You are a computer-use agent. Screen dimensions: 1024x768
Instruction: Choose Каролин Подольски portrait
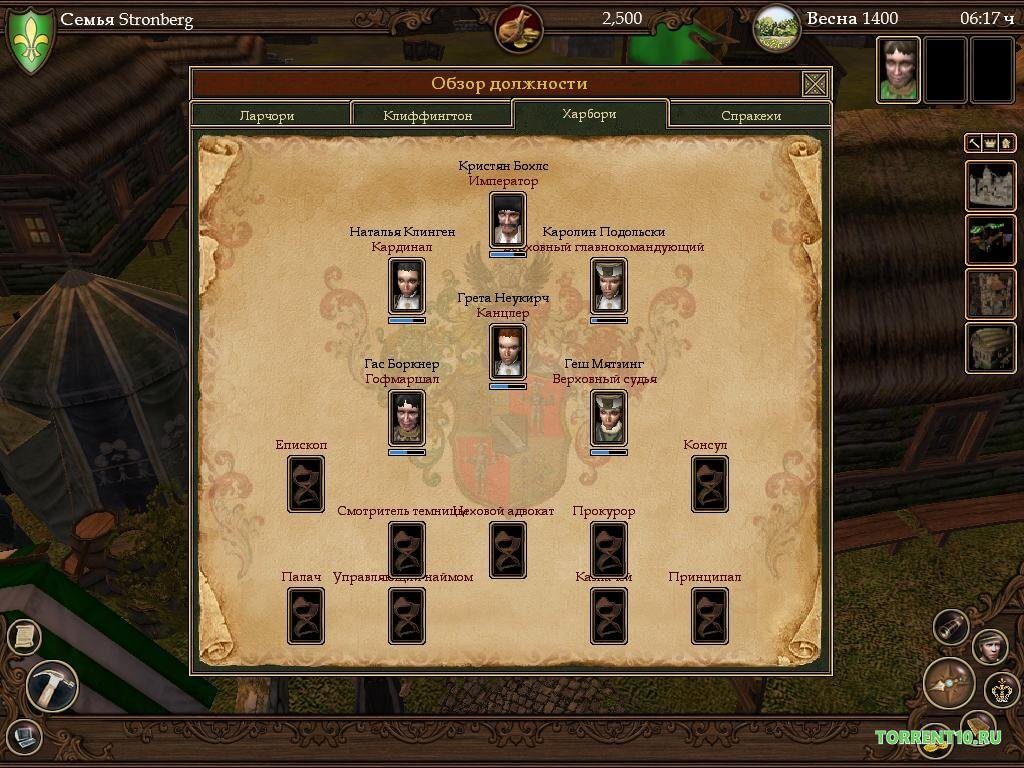(x=609, y=285)
